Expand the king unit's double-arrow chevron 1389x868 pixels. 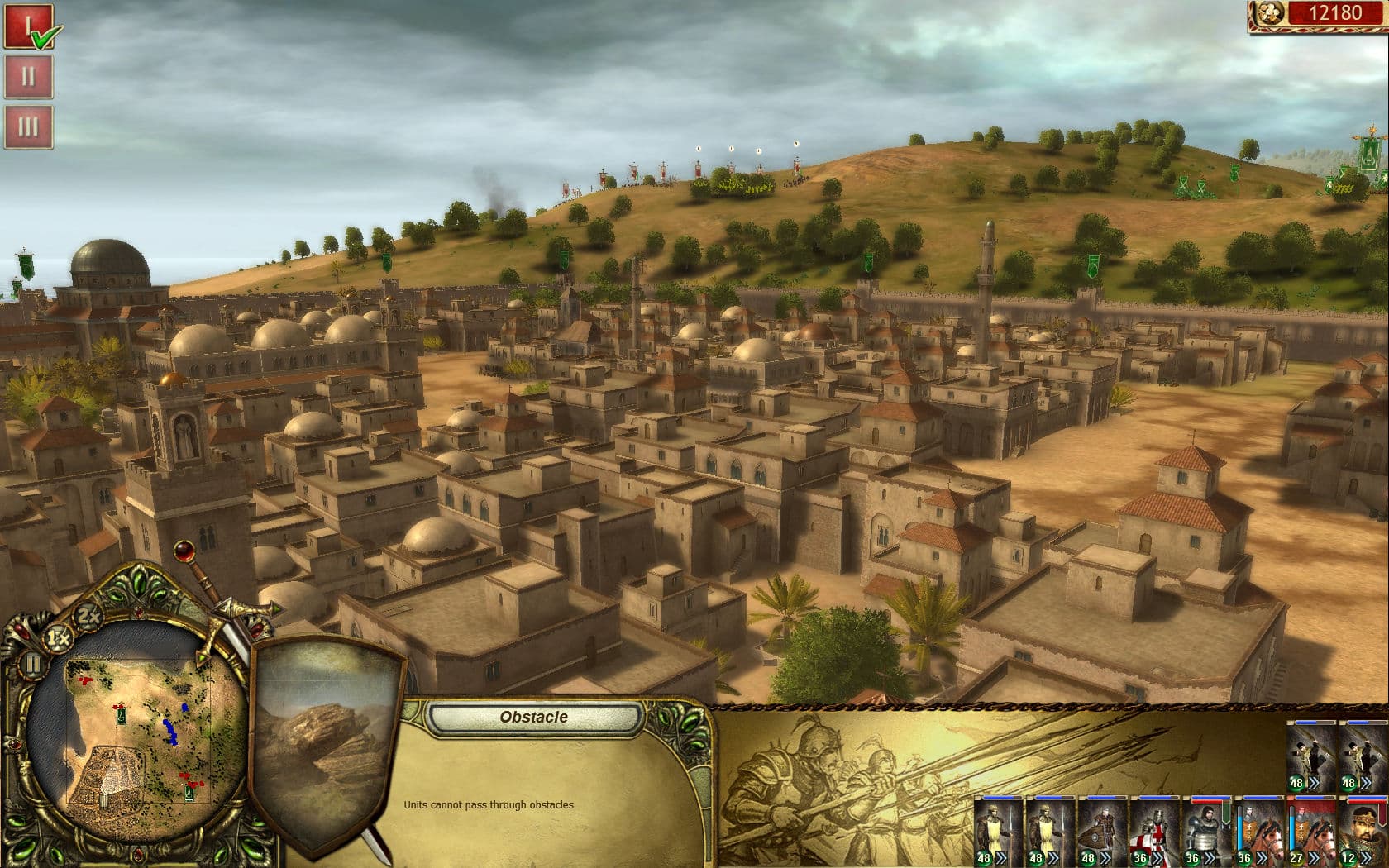click(x=1367, y=856)
